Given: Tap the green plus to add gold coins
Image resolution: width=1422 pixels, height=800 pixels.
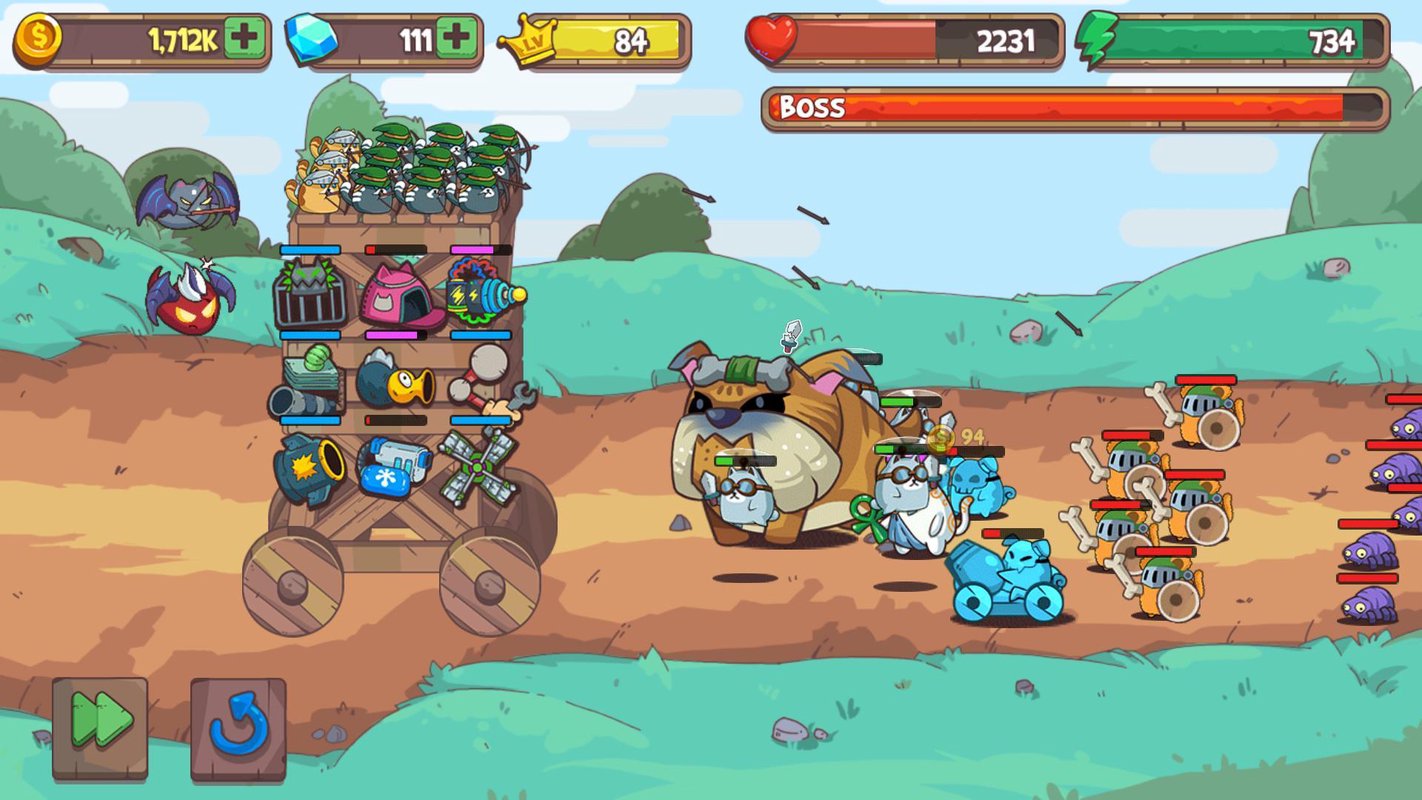Looking at the screenshot, I should 244,40.
